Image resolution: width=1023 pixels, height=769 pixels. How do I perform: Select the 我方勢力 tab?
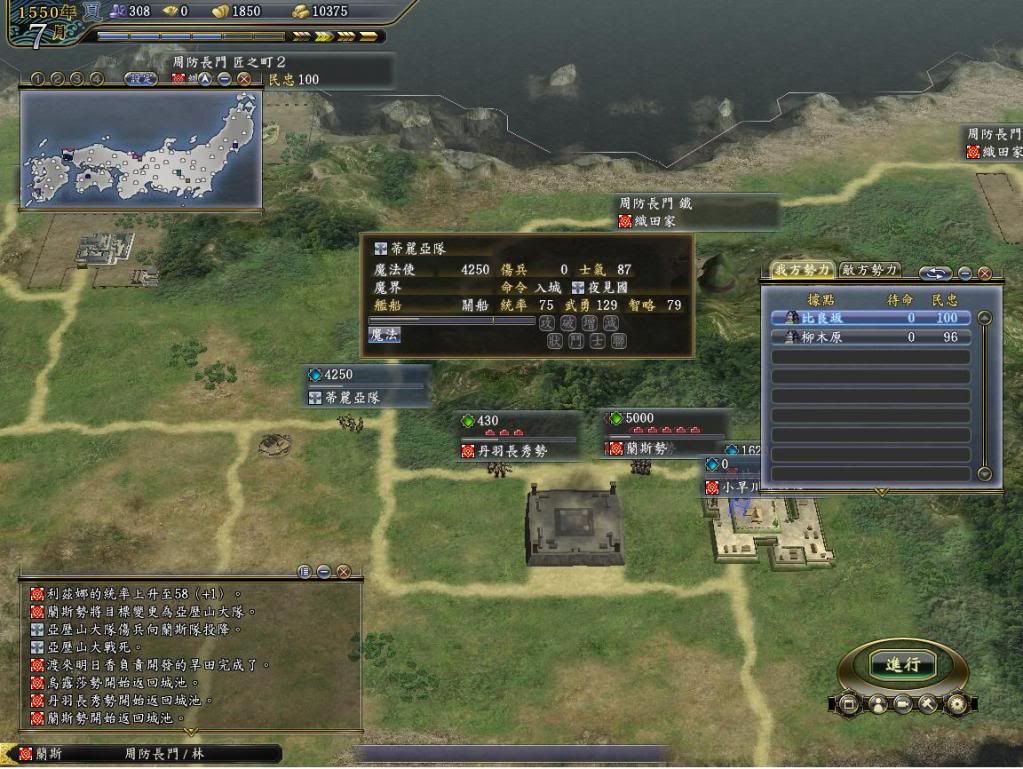(802, 270)
